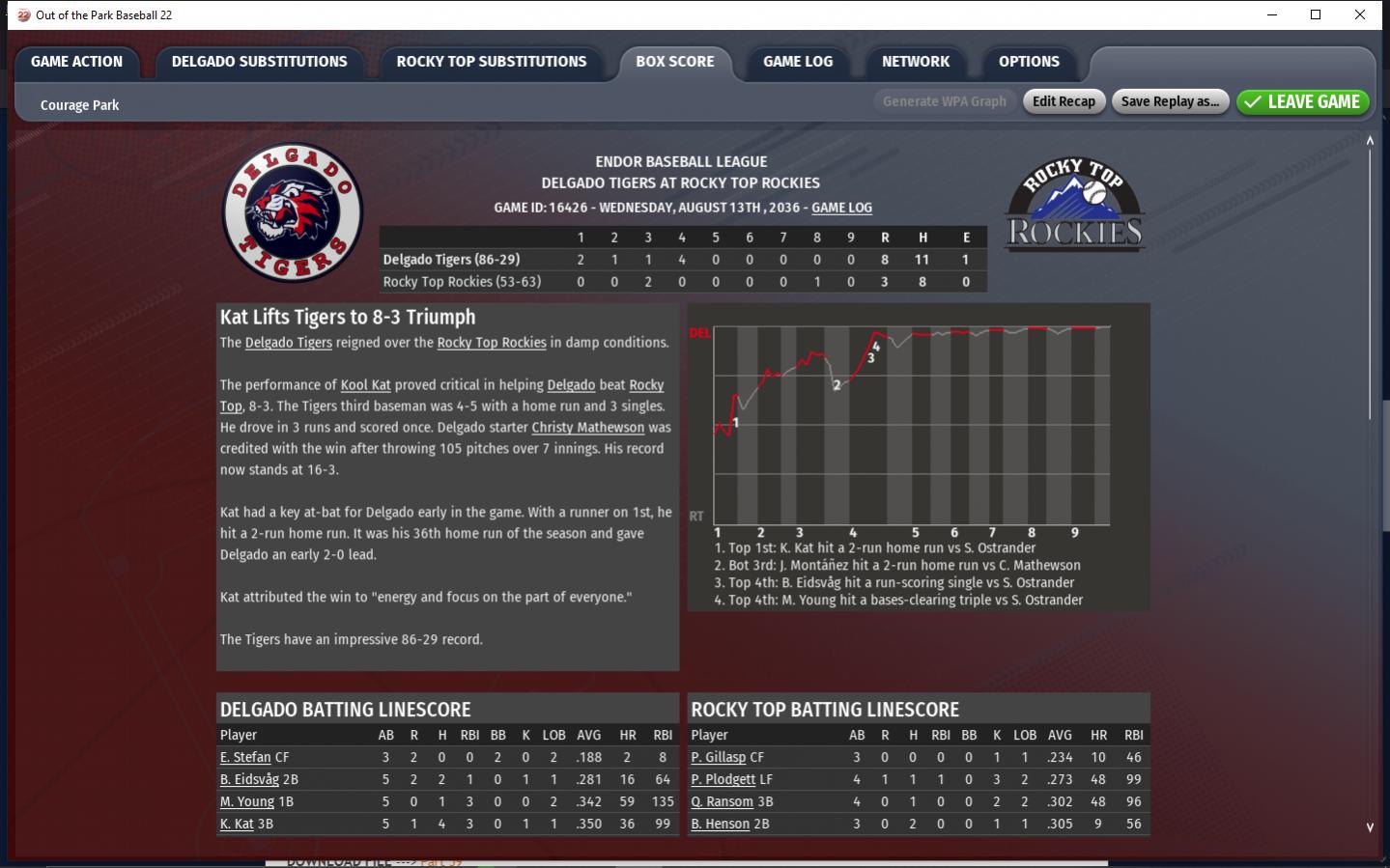
Task: Open Christy Mathewson's player page link
Action: click(x=587, y=428)
